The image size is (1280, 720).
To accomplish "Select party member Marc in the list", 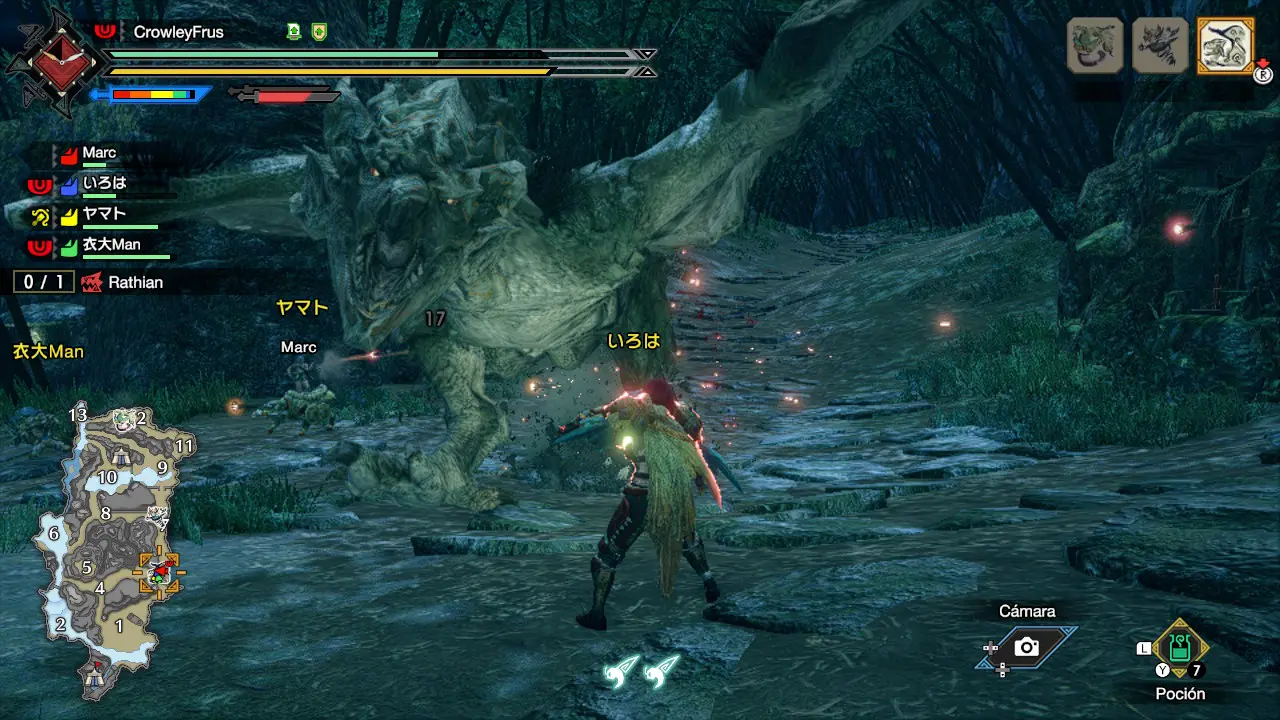I will point(99,154).
